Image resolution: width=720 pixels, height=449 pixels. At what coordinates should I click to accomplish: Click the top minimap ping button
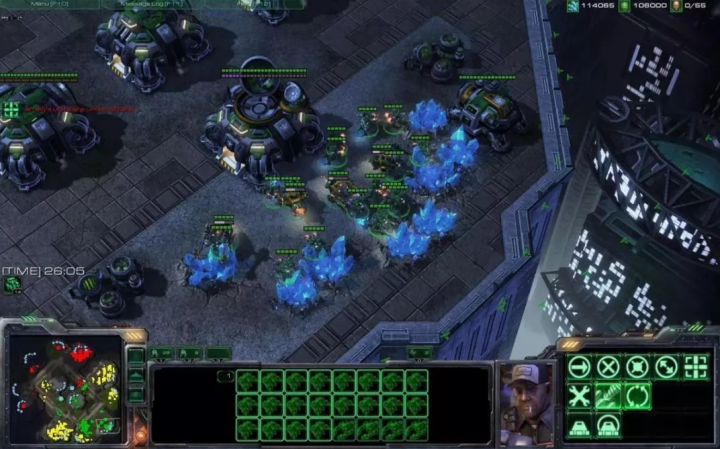point(136,357)
